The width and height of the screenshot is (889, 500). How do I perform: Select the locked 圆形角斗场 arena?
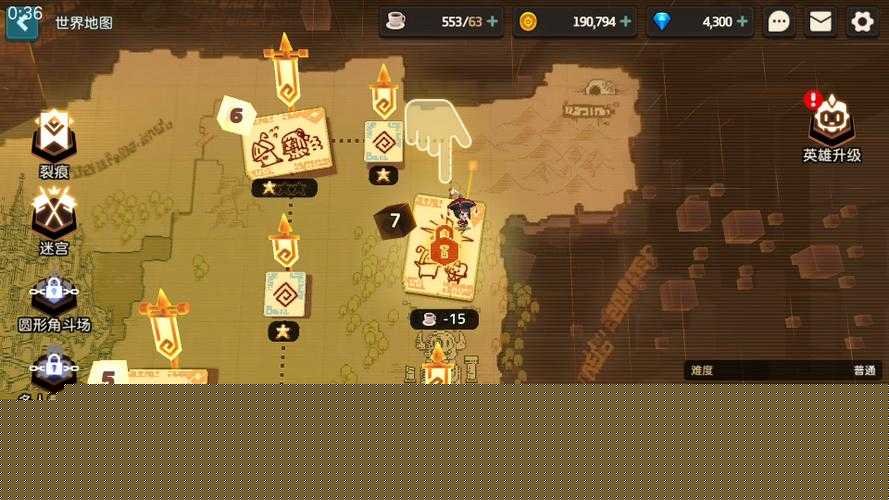pos(54,299)
